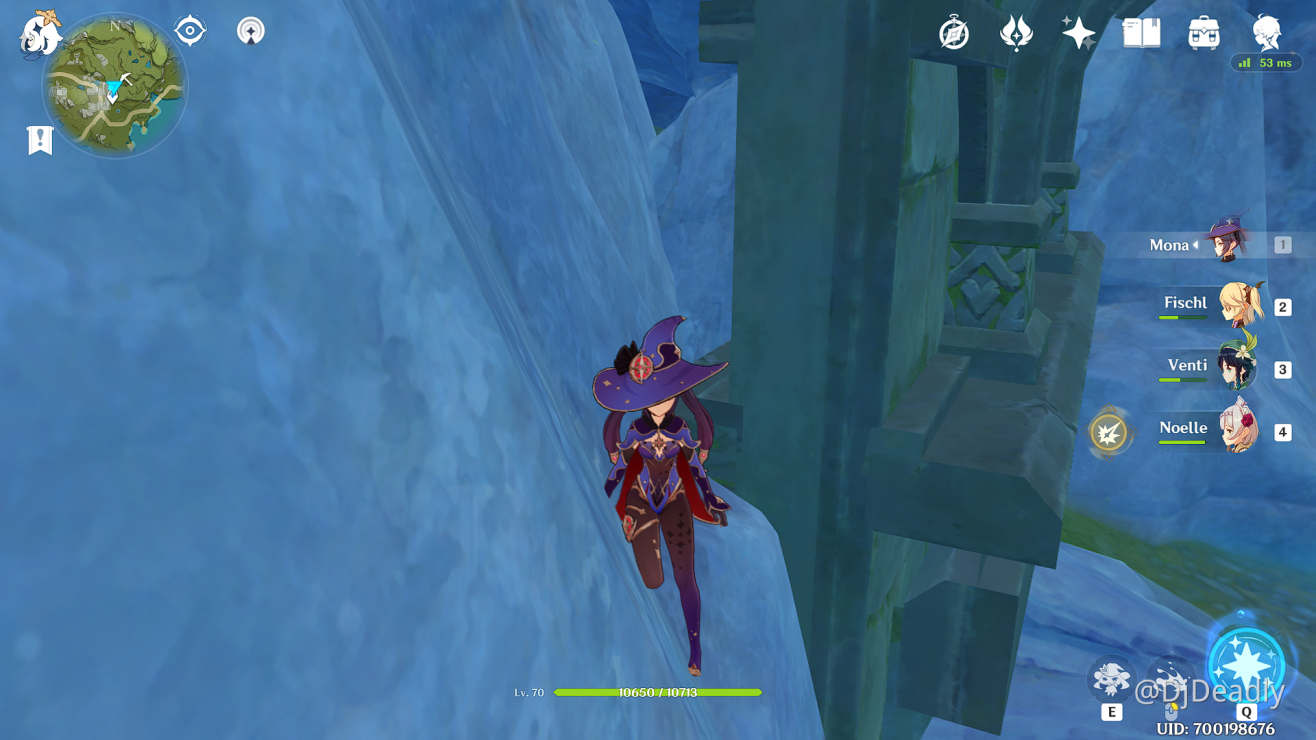This screenshot has width=1316, height=740.
Task: Click the quest tracker icon beside the minimap
Action: click(189, 30)
